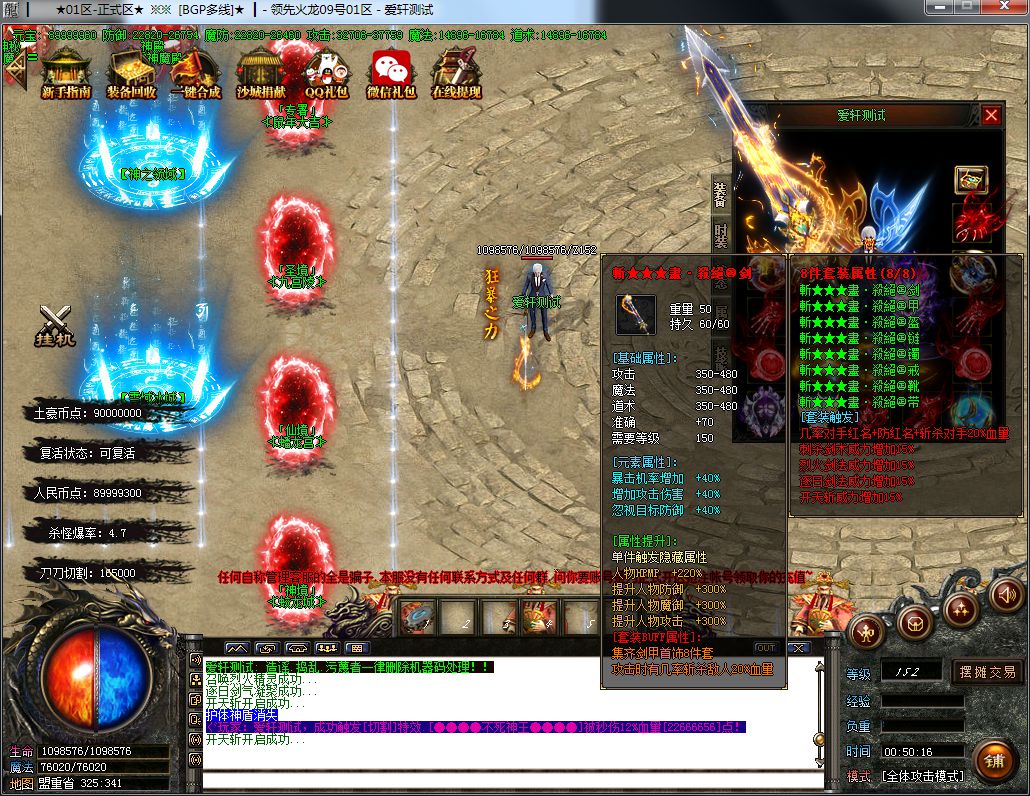
Task: Open the character sheet figure icon
Action: coord(866,631)
